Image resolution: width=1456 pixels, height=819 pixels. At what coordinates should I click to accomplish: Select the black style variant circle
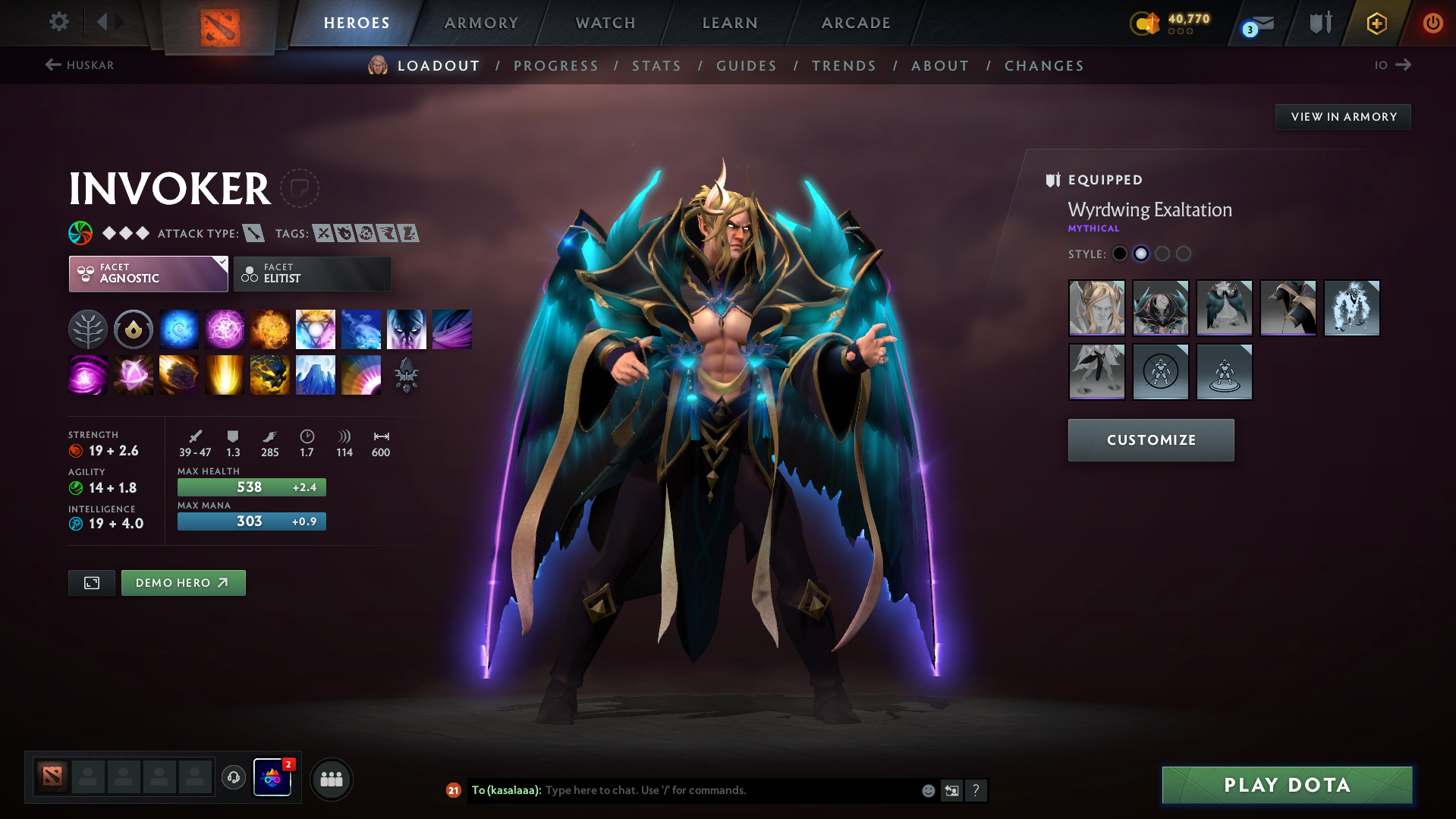(1120, 254)
